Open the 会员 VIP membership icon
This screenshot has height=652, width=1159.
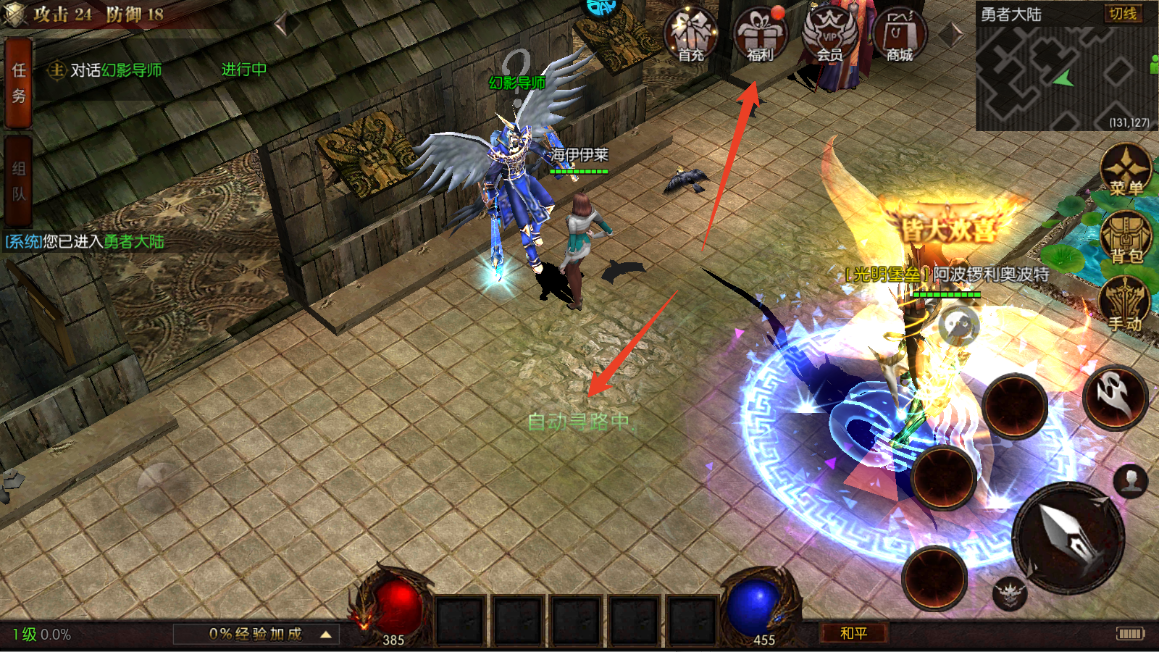(x=829, y=35)
